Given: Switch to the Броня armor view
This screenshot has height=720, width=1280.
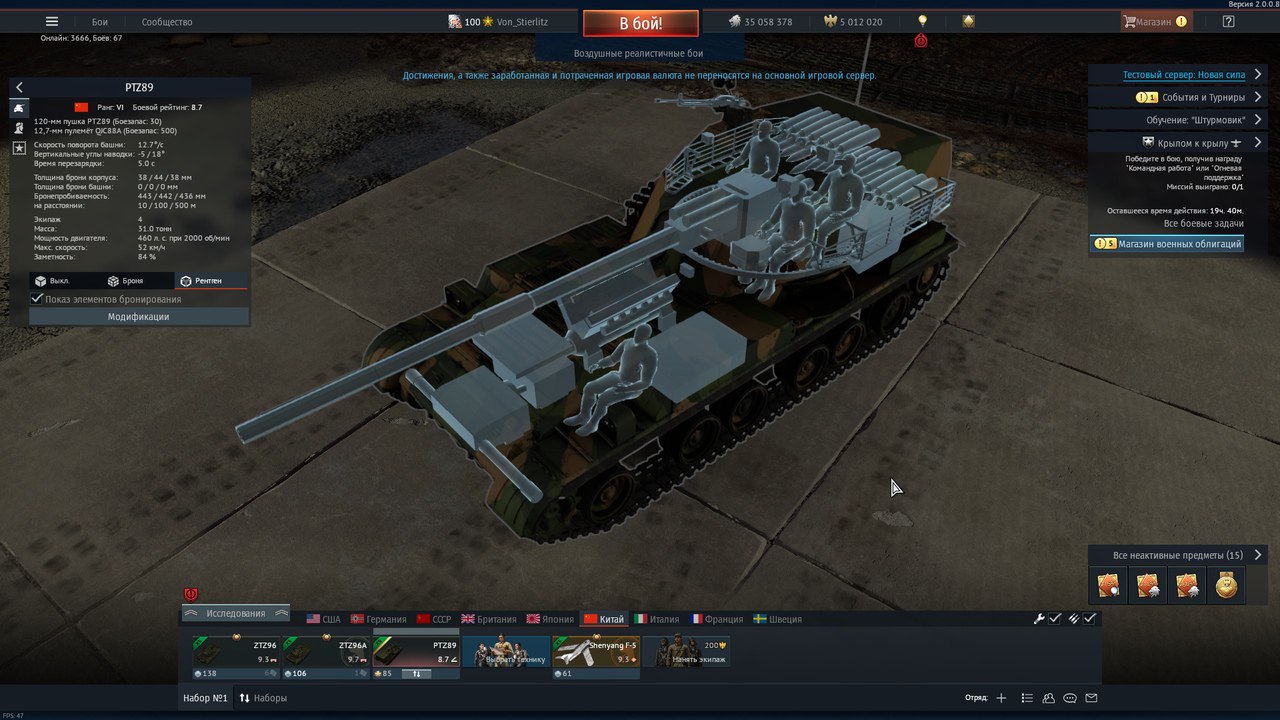Looking at the screenshot, I should [125, 281].
